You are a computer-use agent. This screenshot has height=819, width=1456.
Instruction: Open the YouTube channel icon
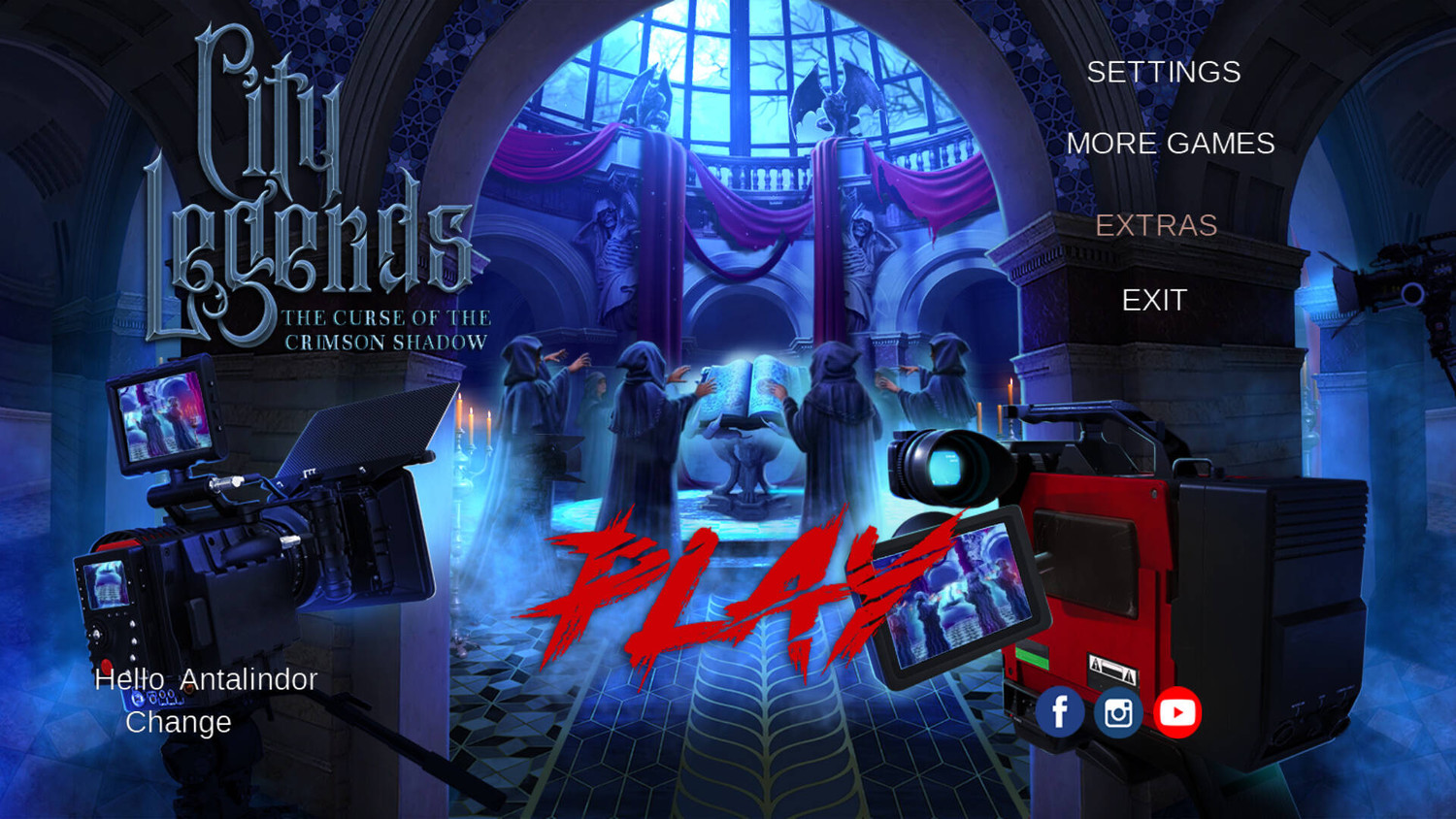(x=1178, y=710)
